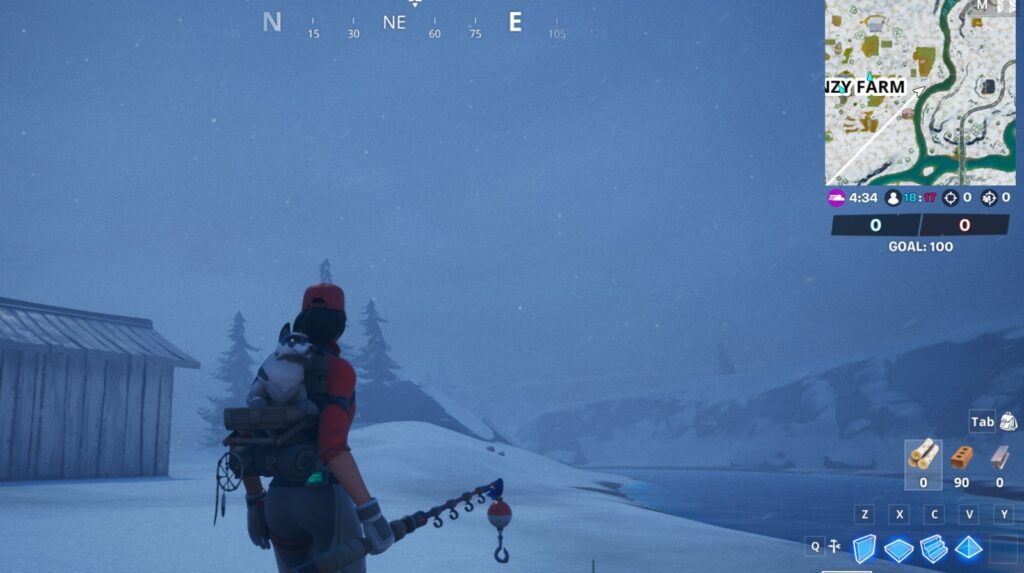Click the pickaxe harvesting tool icon
1024x573 pixels.
click(833, 547)
